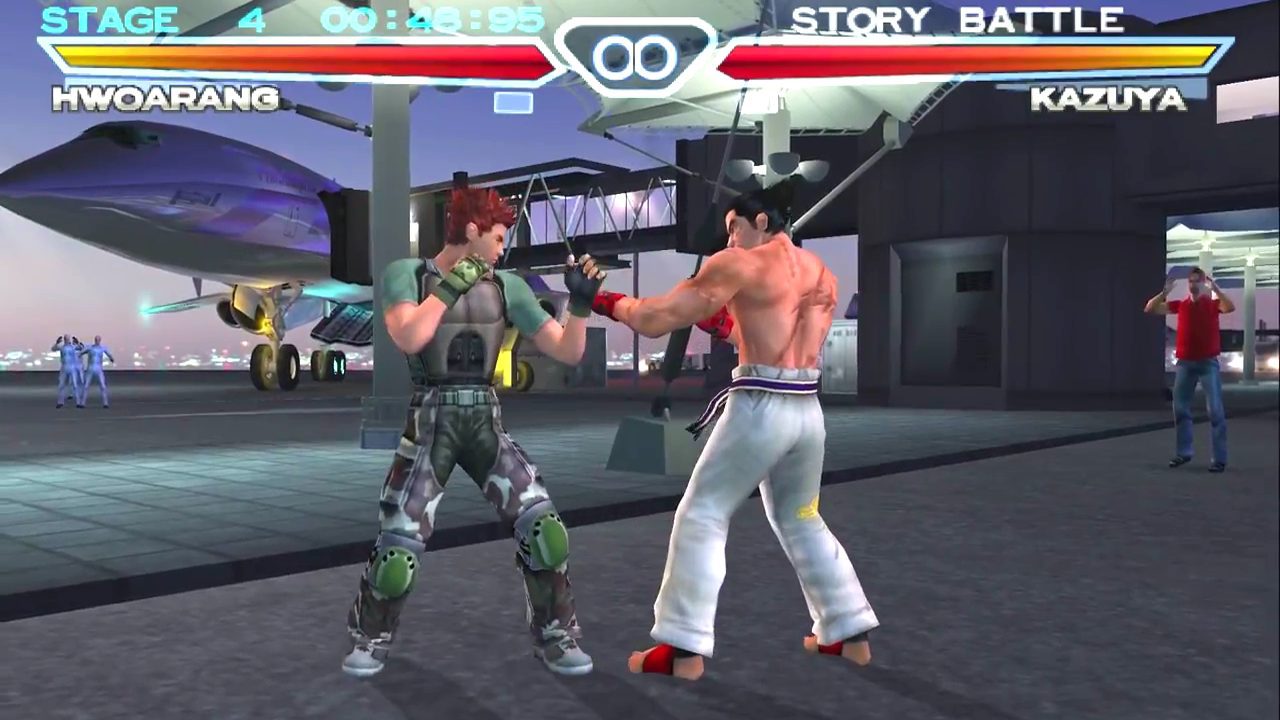Click Hwoarang's yellow-to-red health gauge

coord(300,57)
